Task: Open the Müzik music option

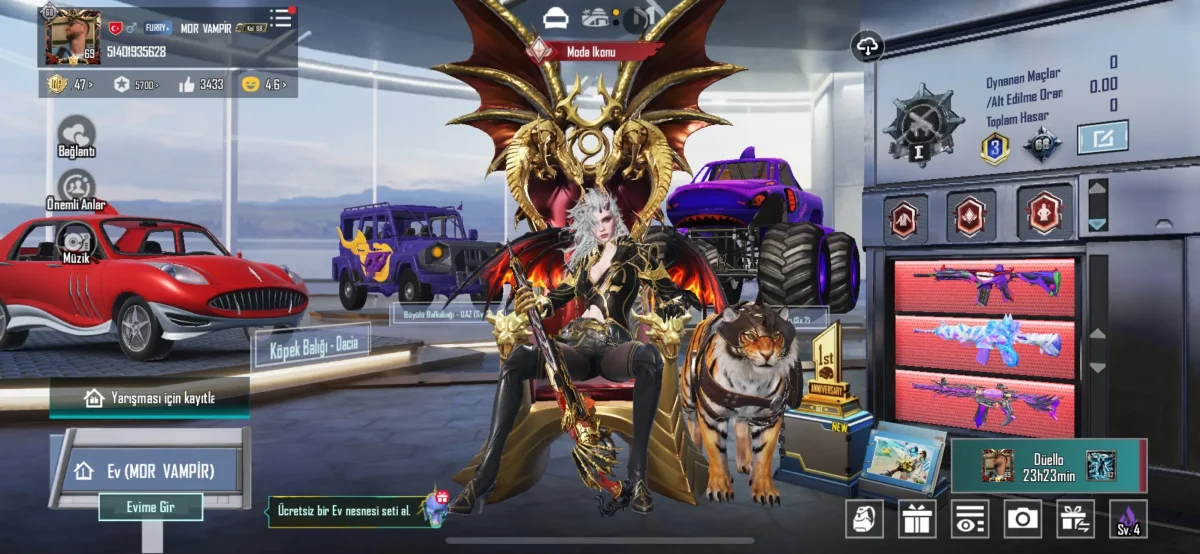Action: pyautogui.click(x=77, y=243)
